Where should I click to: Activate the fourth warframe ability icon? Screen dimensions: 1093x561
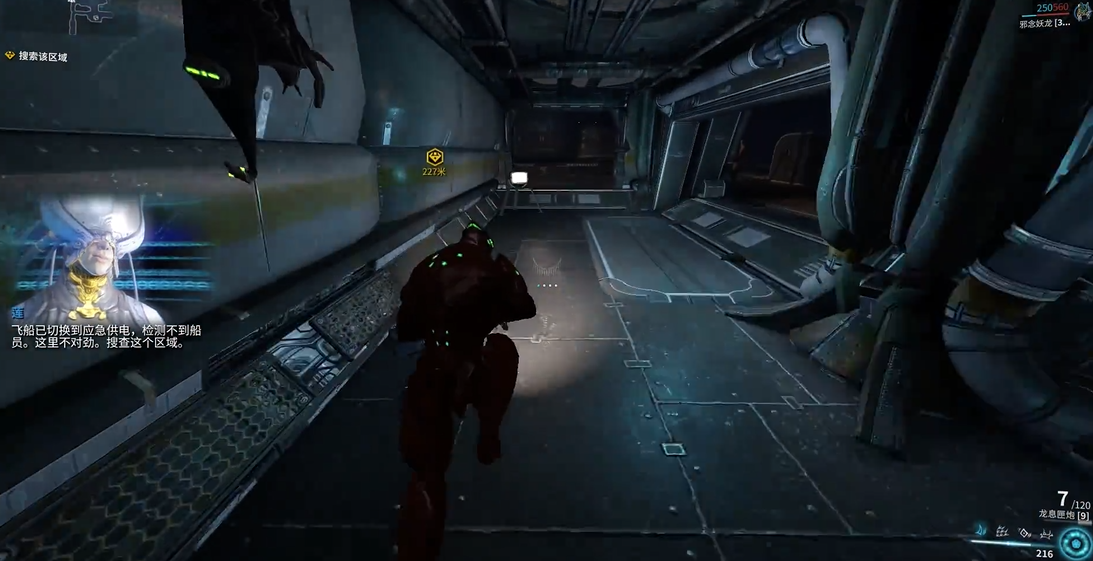click(1046, 532)
